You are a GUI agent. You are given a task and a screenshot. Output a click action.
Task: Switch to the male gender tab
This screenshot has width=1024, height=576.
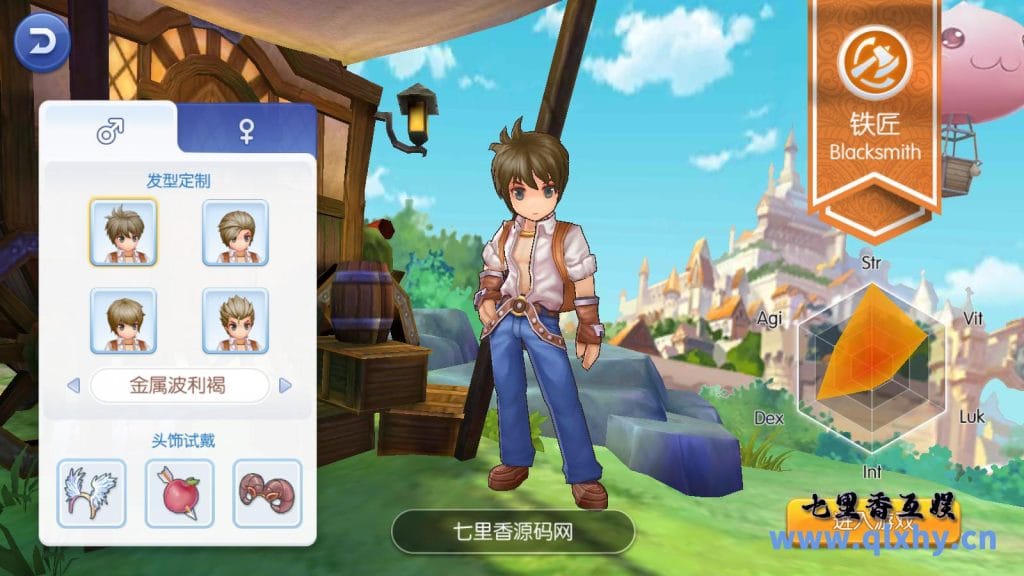pos(109,131)
